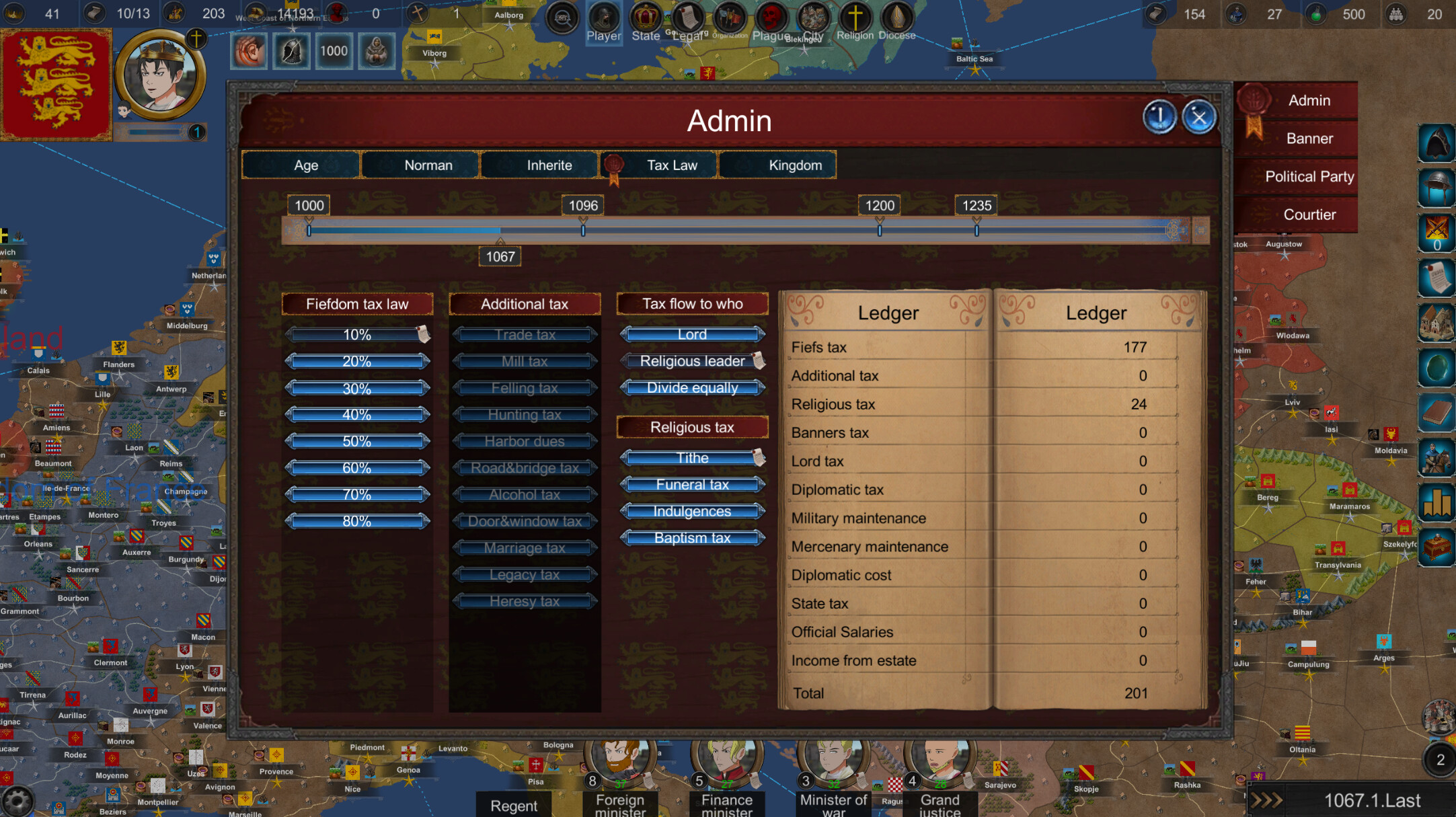Image resolution: width=1456 pixels, height=817 pixels.
Task: Enable the Tithe religious tax
Action: point(692,457)
